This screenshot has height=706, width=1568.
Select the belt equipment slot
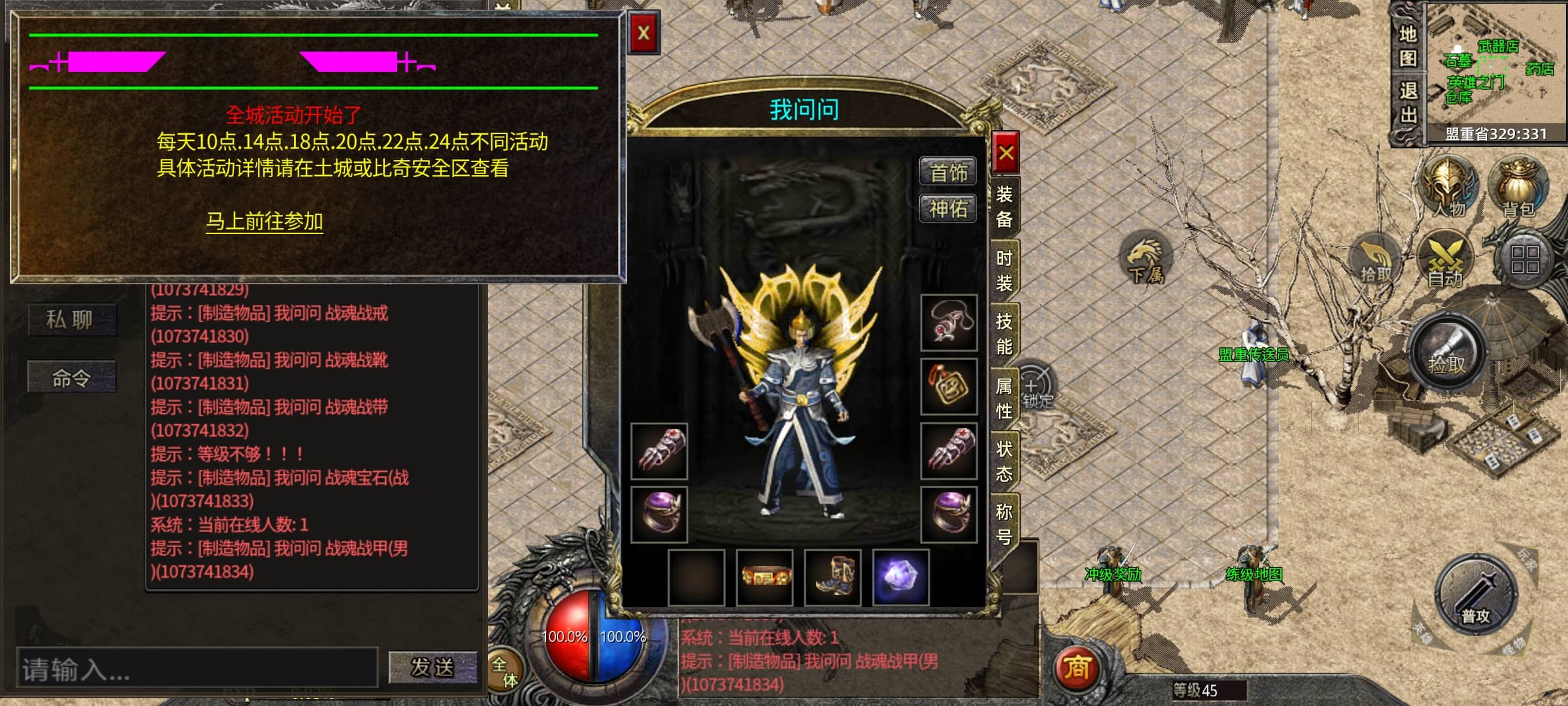pos(765,578)
